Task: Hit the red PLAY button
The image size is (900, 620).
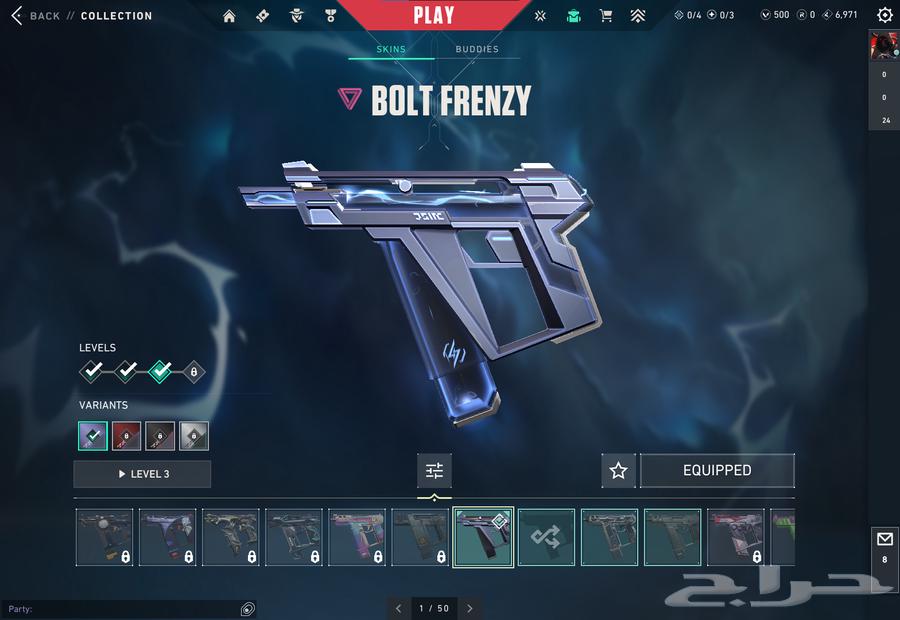Action: pos(433,15)
